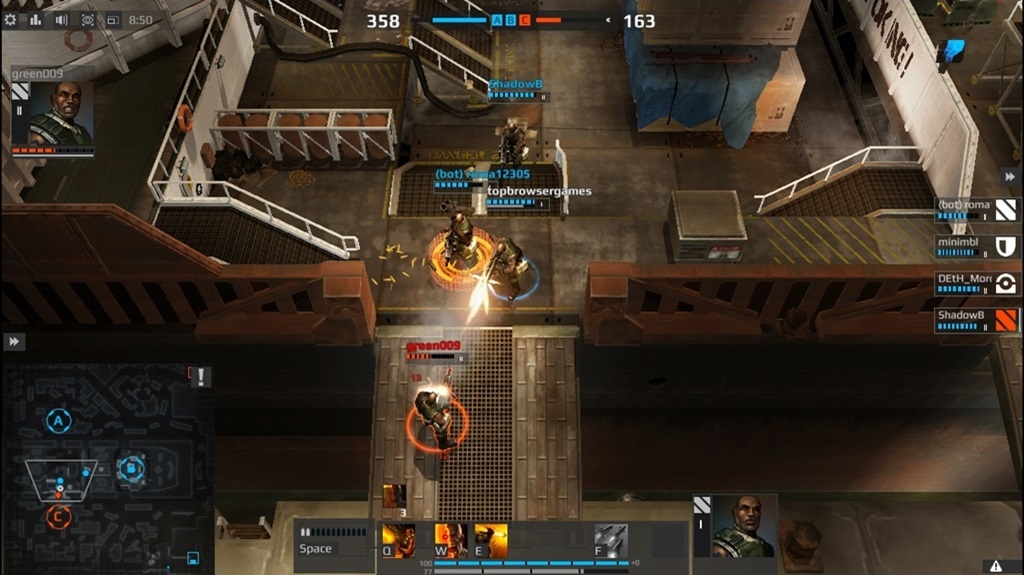
Task: Trigger the E muzzle blast ability
Action: [491, 541]
